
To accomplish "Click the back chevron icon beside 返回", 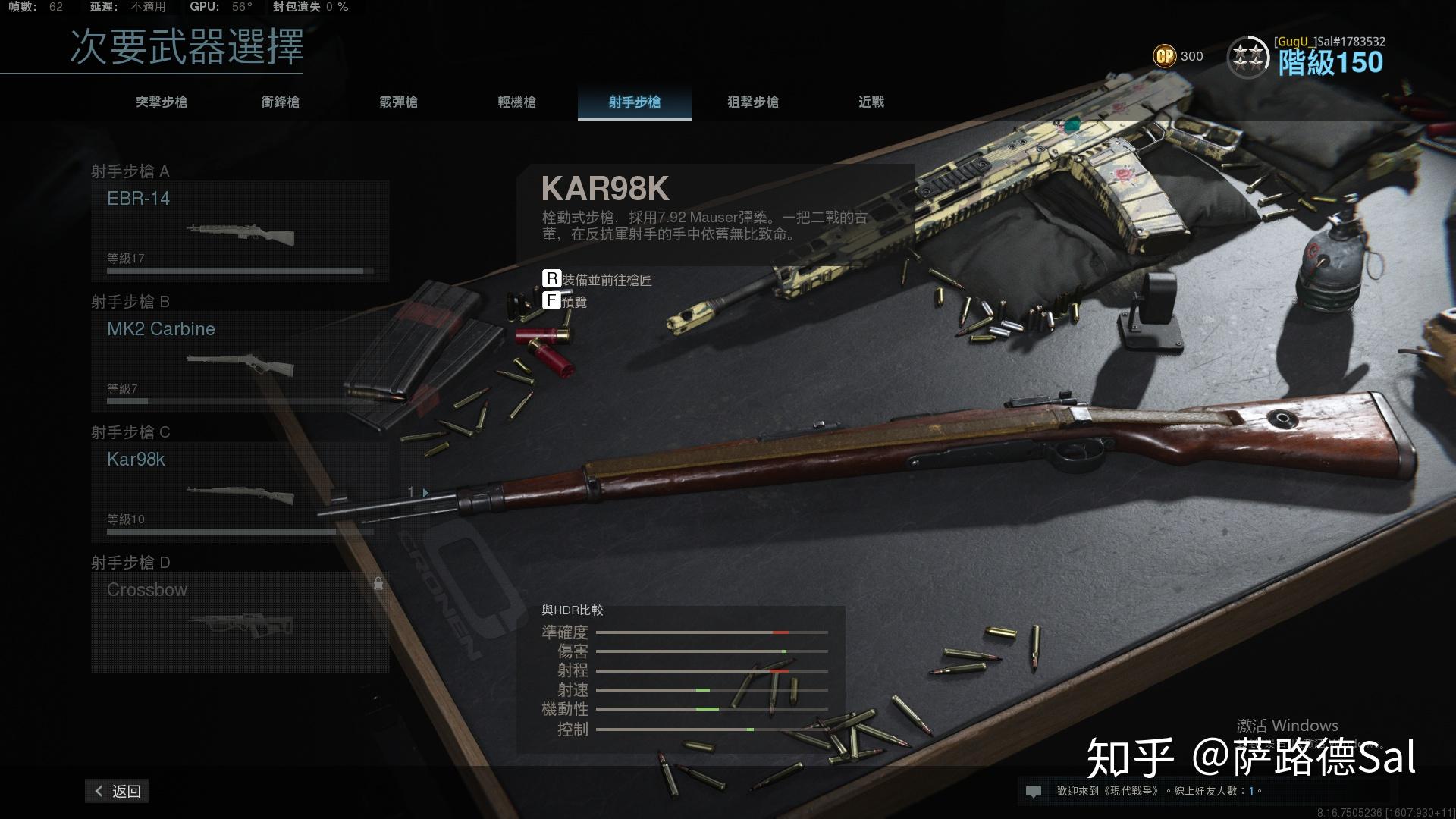I will pyautogui.click(x=98, y=791).
